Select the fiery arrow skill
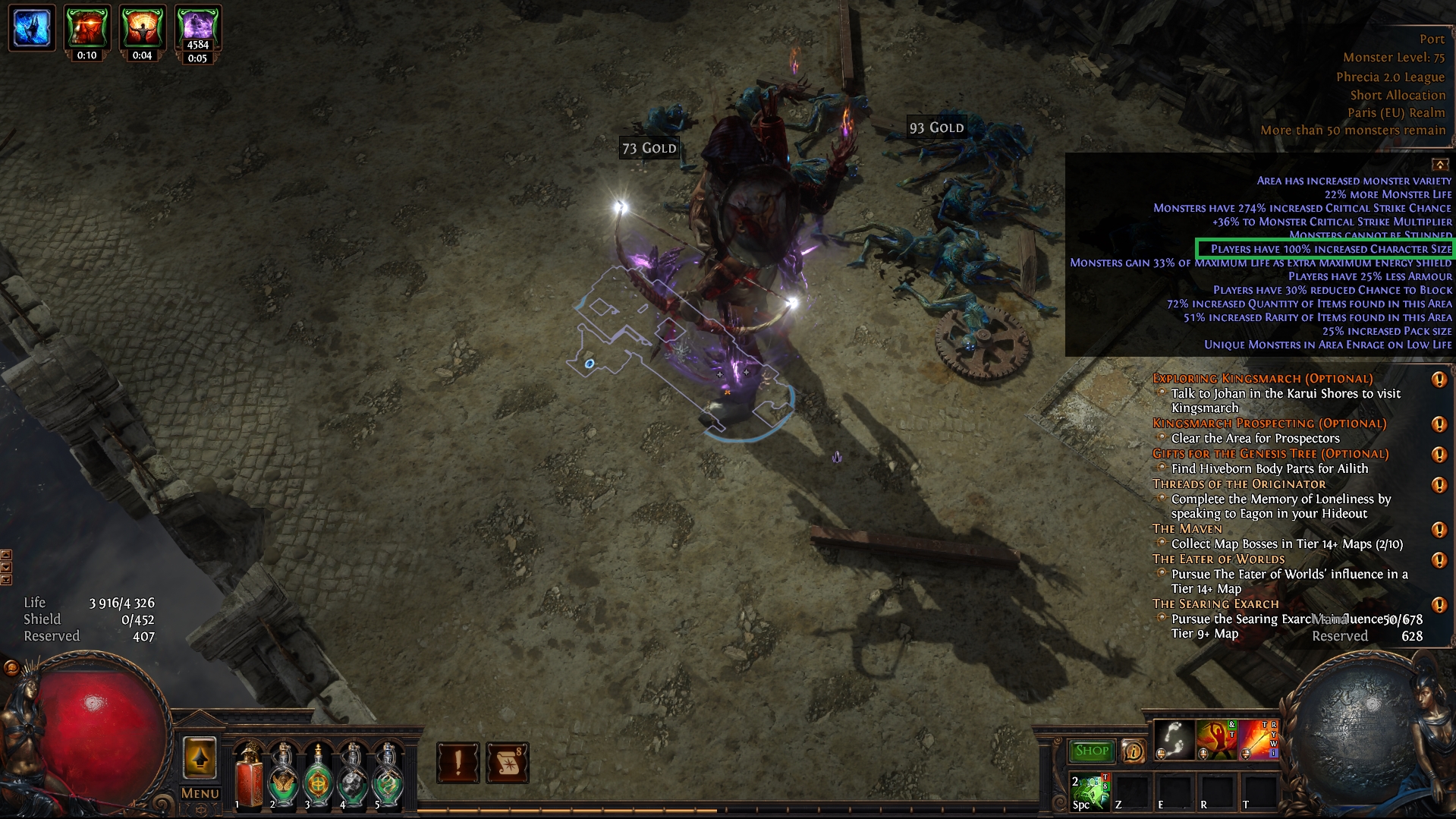Image resolution: width=1456 pixels, height=819 pixels. pos(1258,739)
